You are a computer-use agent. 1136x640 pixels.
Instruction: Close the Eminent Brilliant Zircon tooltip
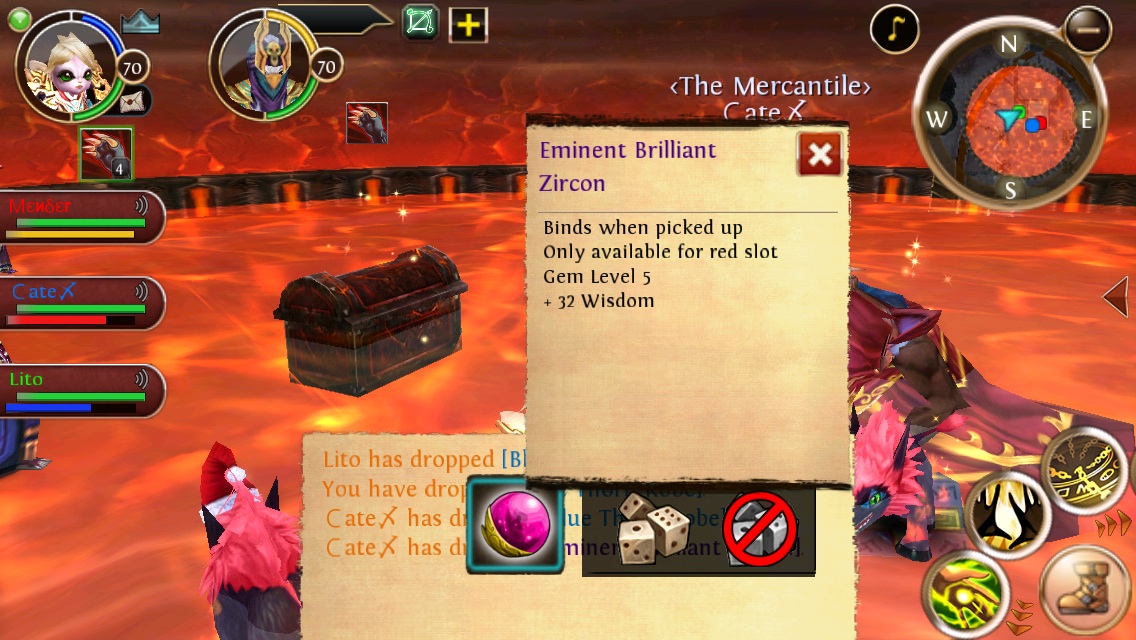820,154
